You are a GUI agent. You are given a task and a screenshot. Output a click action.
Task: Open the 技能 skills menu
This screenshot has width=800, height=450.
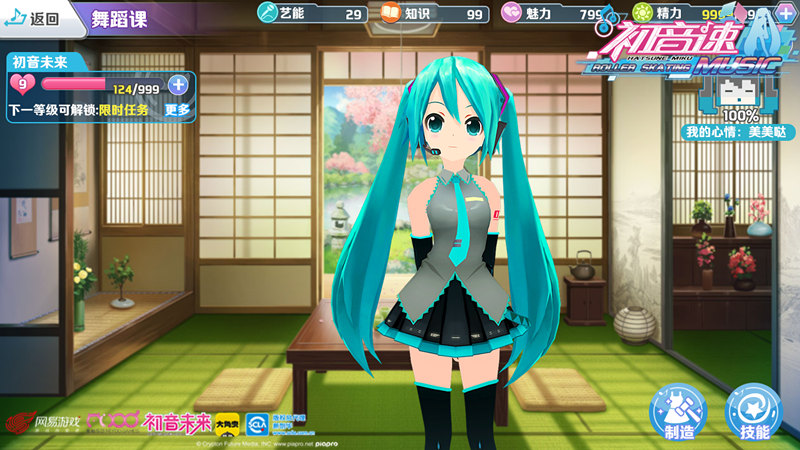[752, 412]
